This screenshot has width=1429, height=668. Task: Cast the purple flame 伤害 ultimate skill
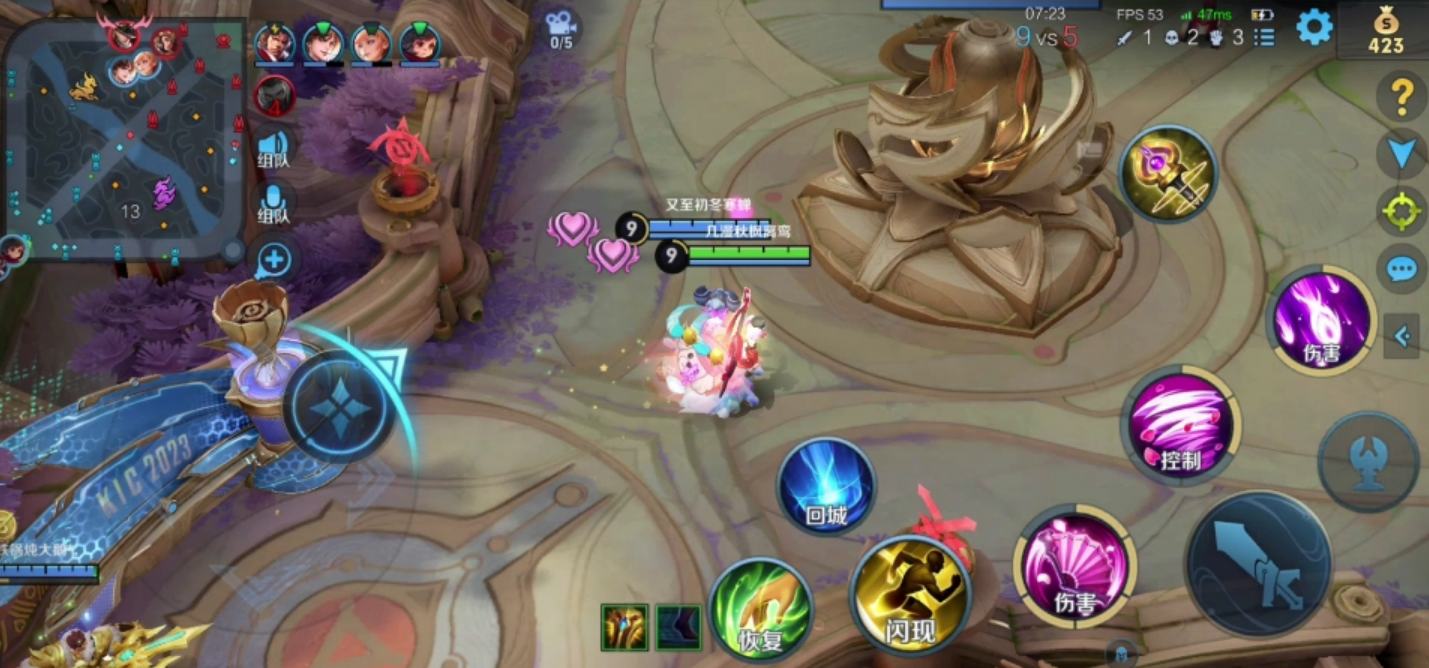point(1322,320)
